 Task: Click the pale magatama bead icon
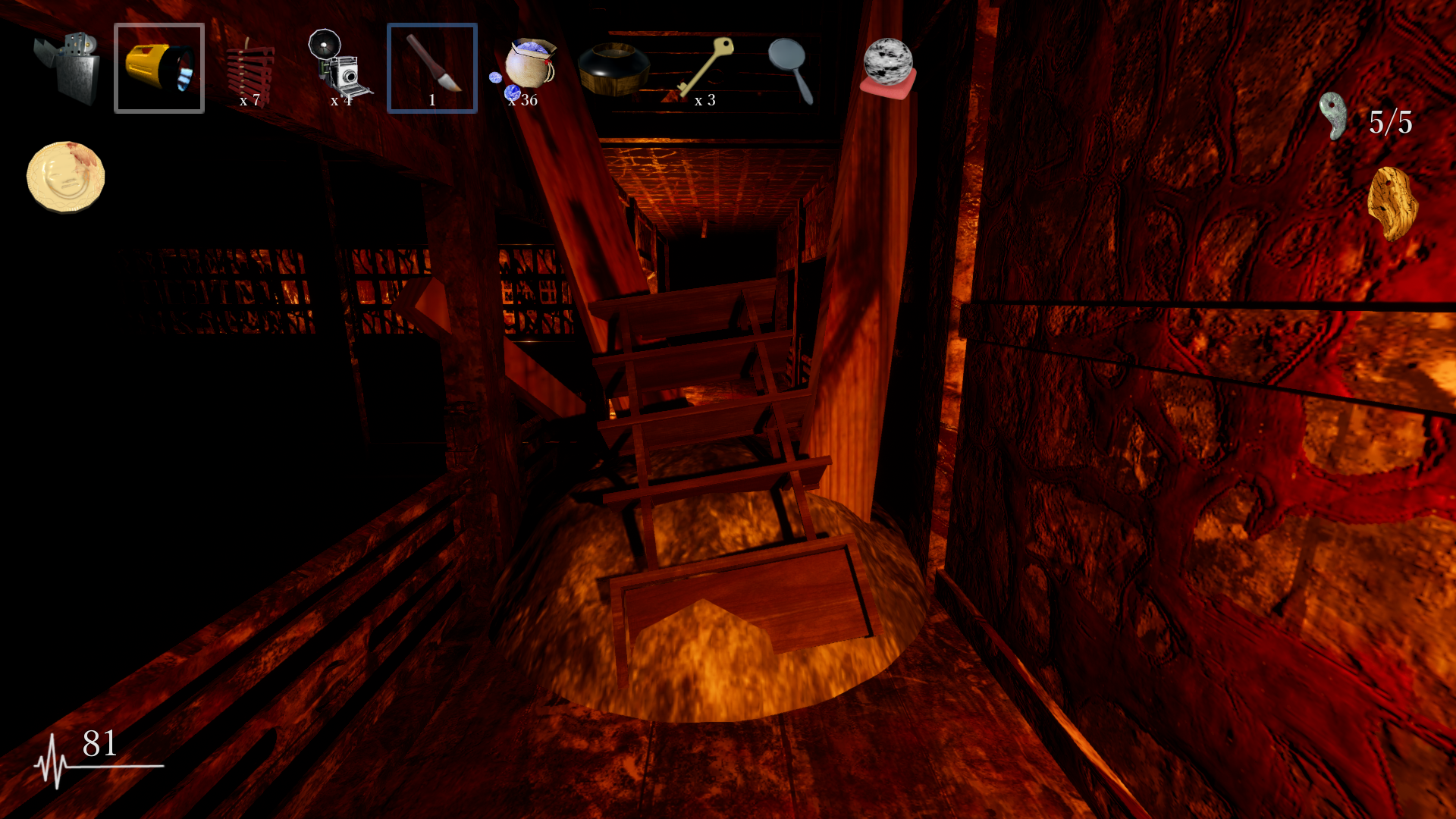pos(1332,116)
